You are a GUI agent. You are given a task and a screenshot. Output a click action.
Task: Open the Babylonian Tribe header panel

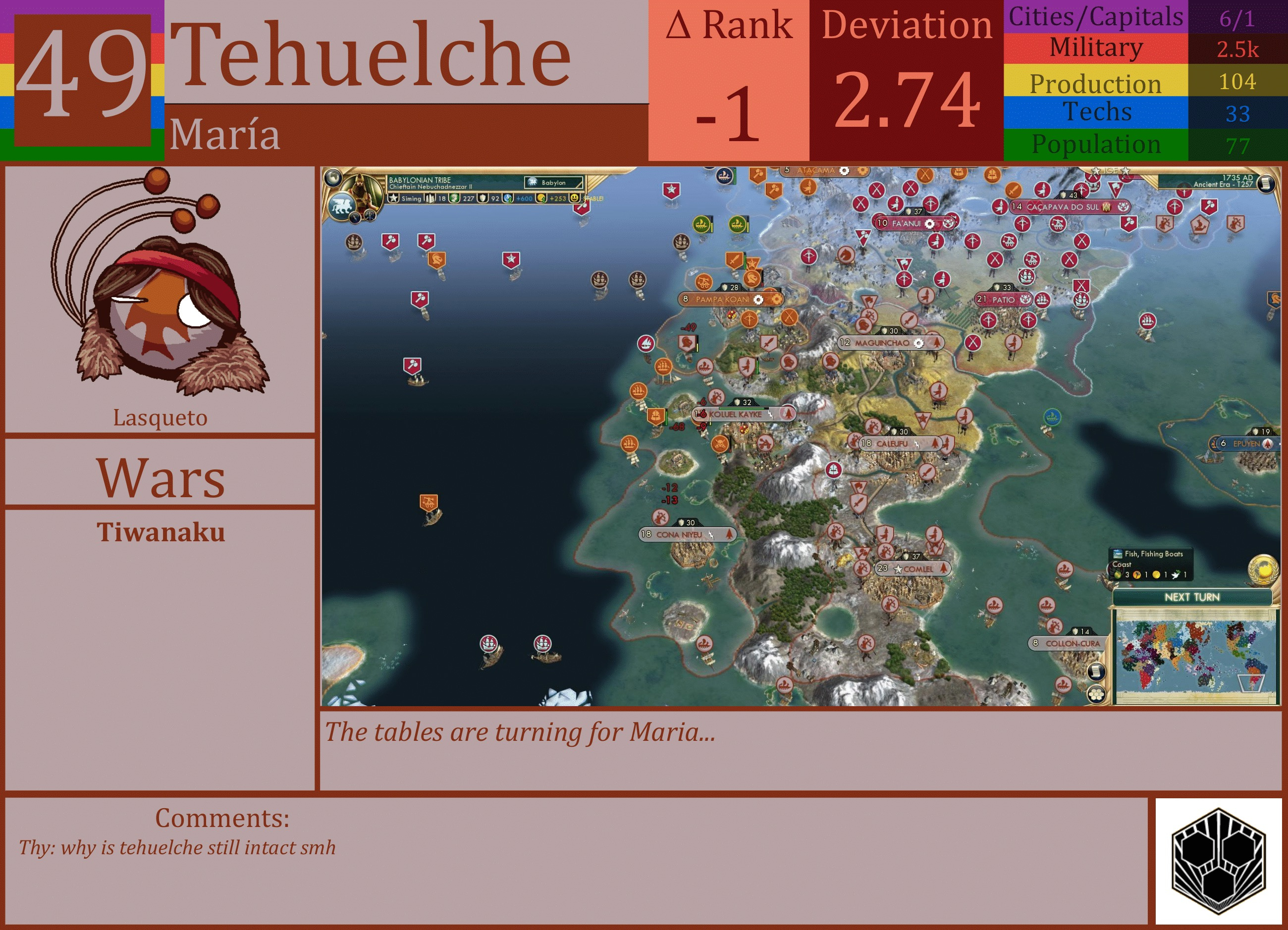[x=420, y=180]
